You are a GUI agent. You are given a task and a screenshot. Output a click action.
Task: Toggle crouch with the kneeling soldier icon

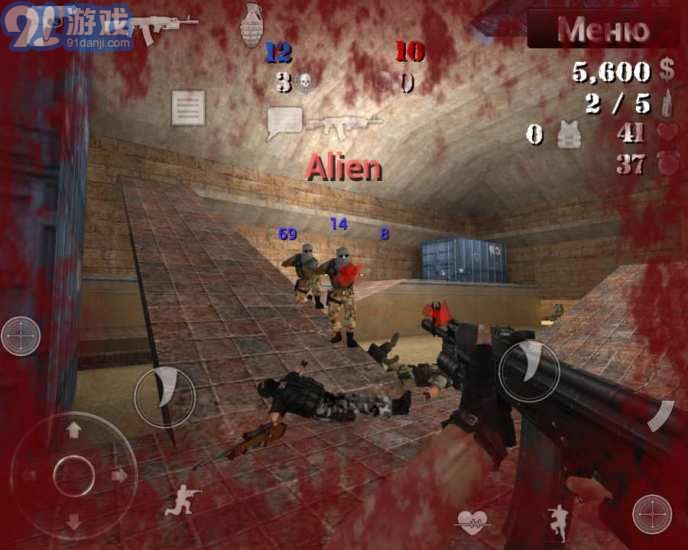pos(182,499)
